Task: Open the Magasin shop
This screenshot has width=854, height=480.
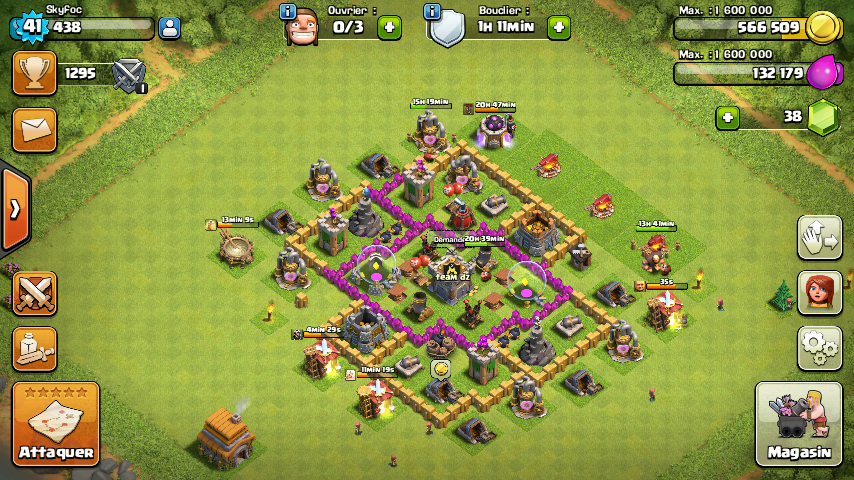Action: [x=798, y=425]
